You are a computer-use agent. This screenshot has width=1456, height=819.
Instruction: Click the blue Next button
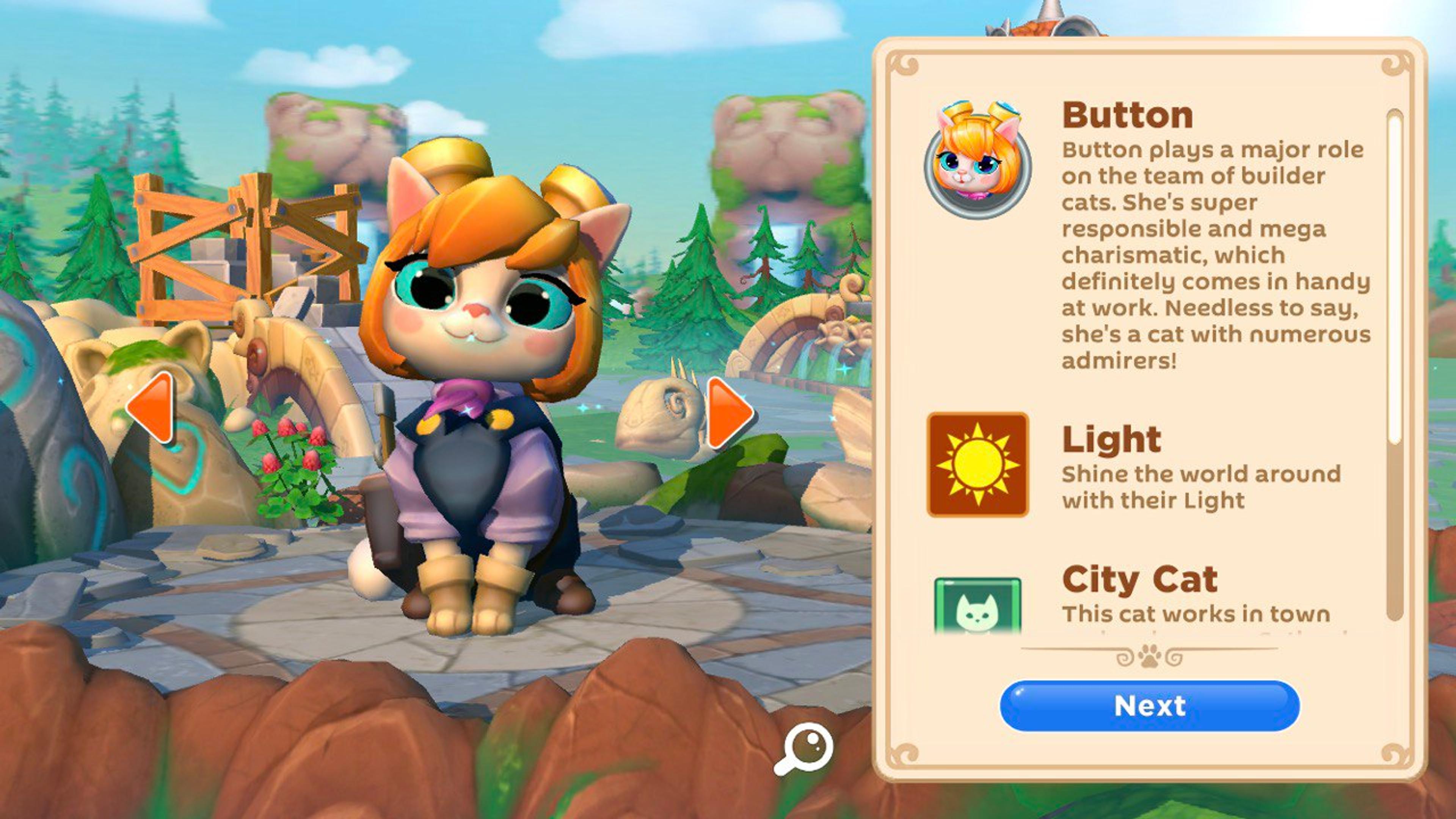click(1149, 705)
